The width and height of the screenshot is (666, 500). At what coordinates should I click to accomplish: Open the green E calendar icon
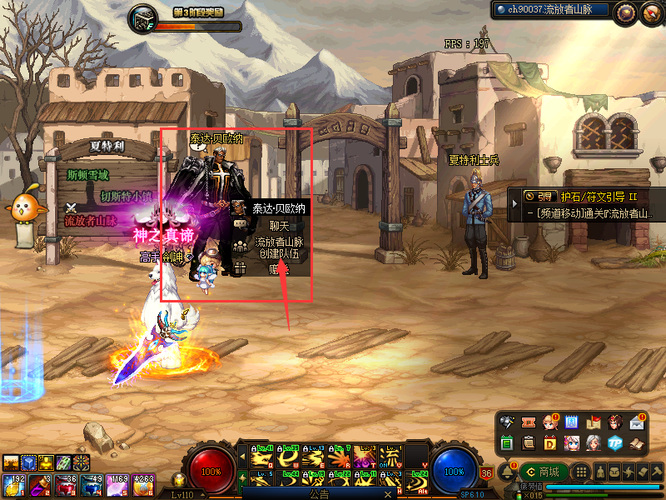click(x=506, y=442)
